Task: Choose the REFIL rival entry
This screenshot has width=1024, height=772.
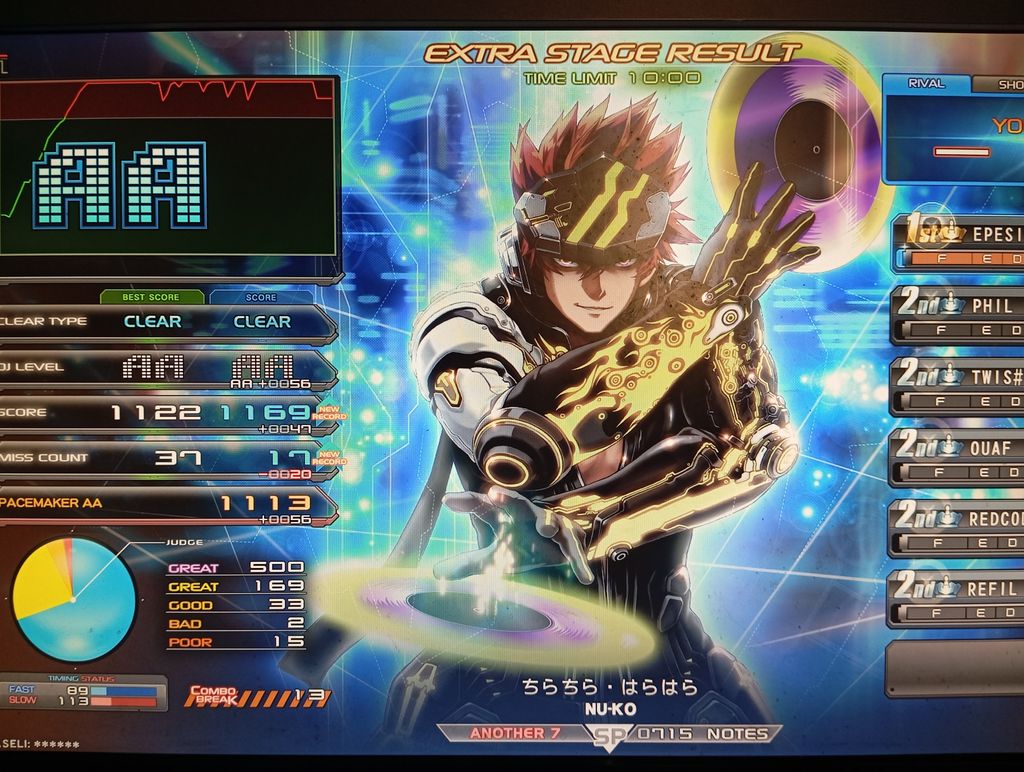Action: (x=960, y=598)
